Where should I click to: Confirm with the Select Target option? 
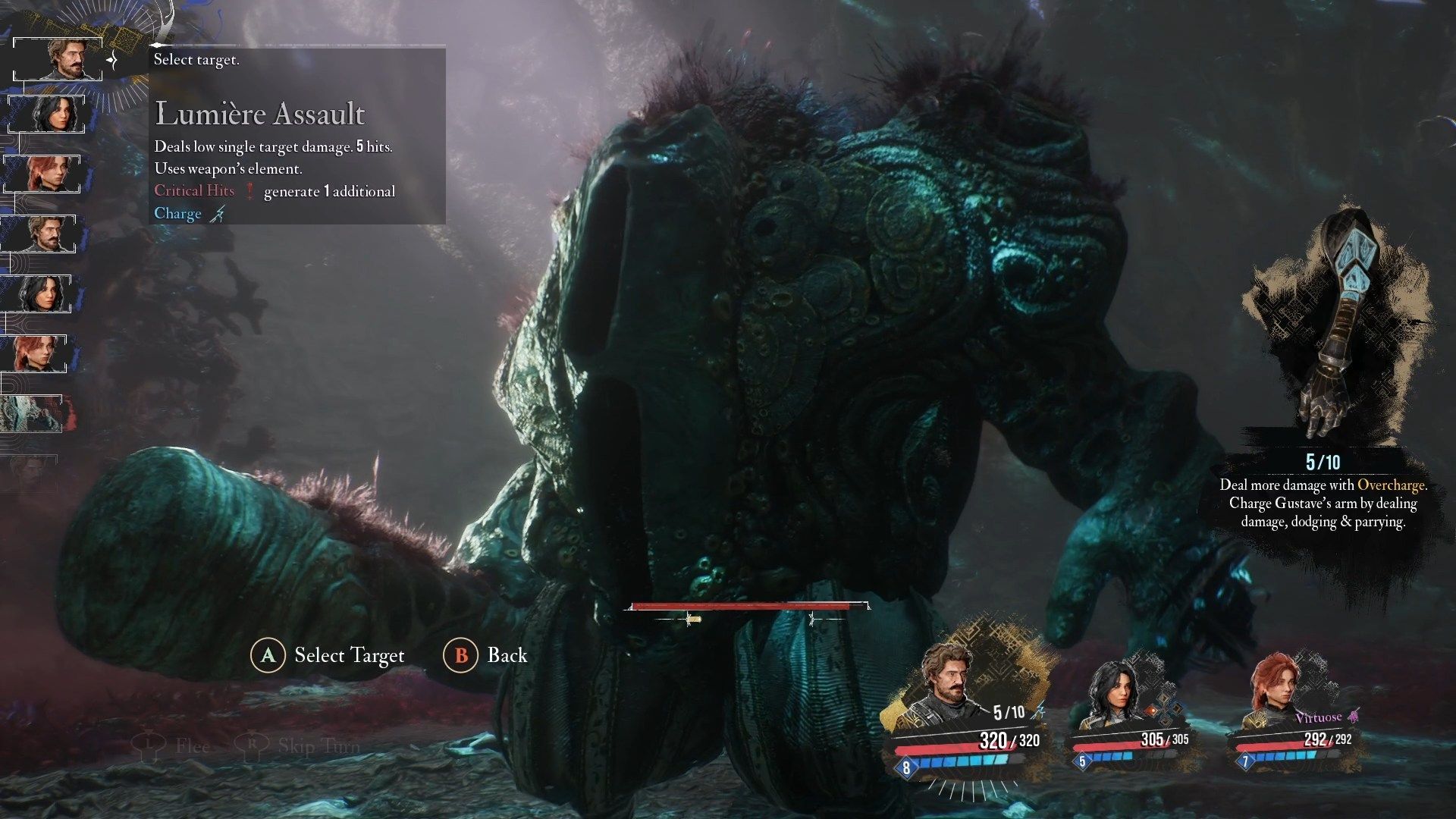328,655
